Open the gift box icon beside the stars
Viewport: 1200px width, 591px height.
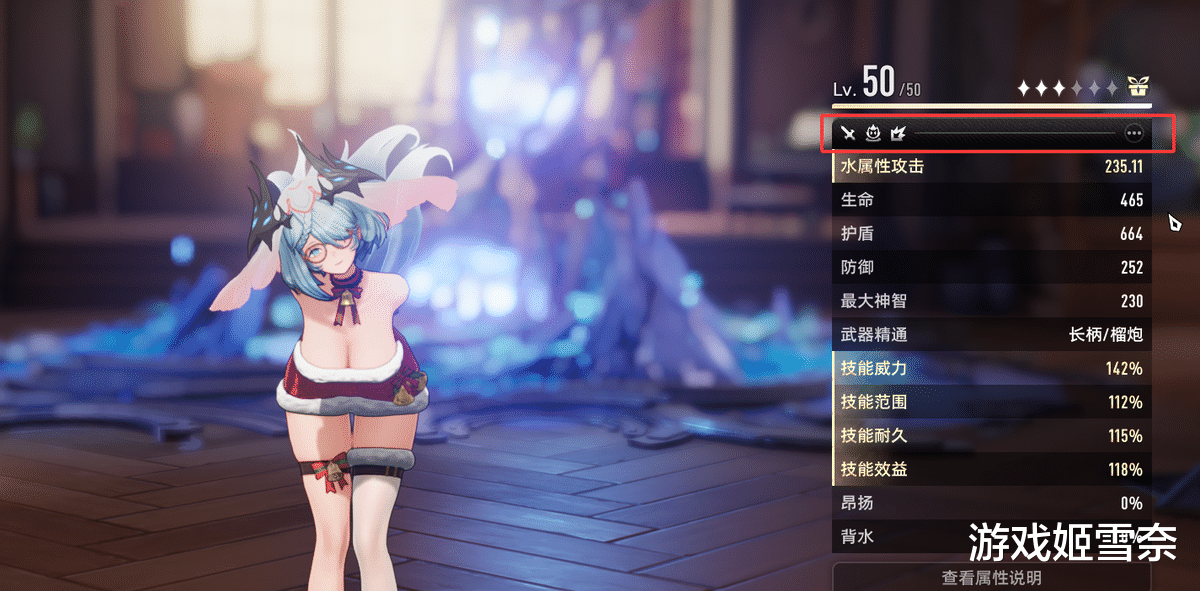[1138, 86]
